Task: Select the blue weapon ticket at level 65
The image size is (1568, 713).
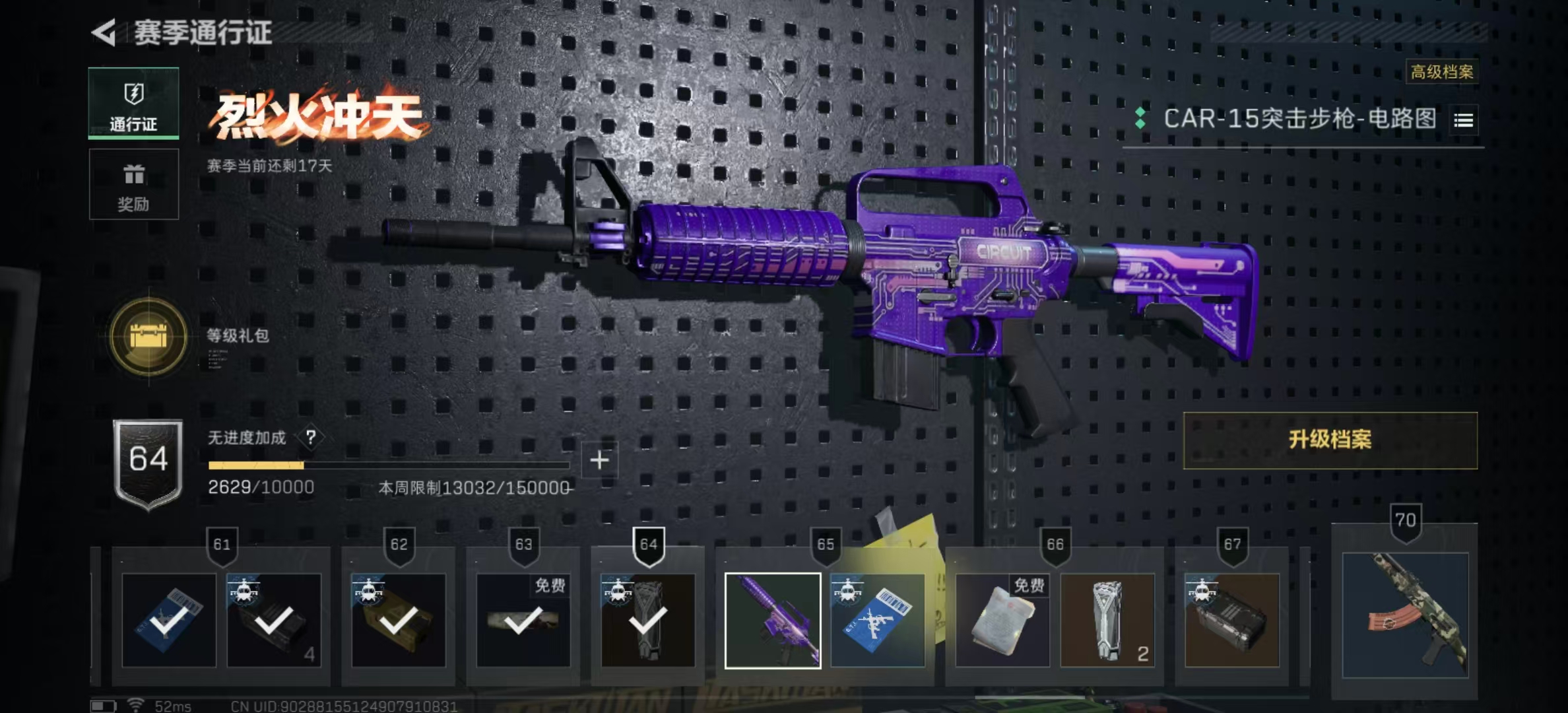Action: 878,621
